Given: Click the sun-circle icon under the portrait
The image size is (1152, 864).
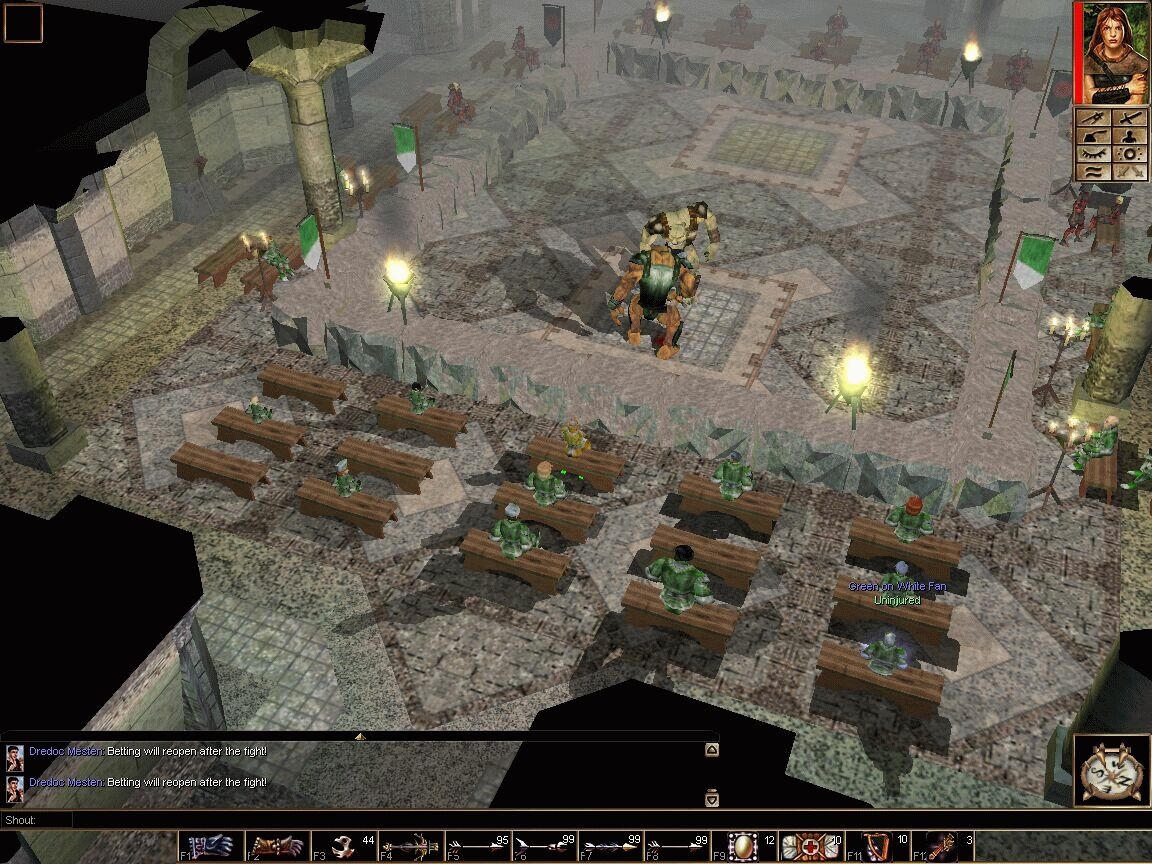Looking at the screenshot, I should pyautogui.click(x=1130, y=154).
